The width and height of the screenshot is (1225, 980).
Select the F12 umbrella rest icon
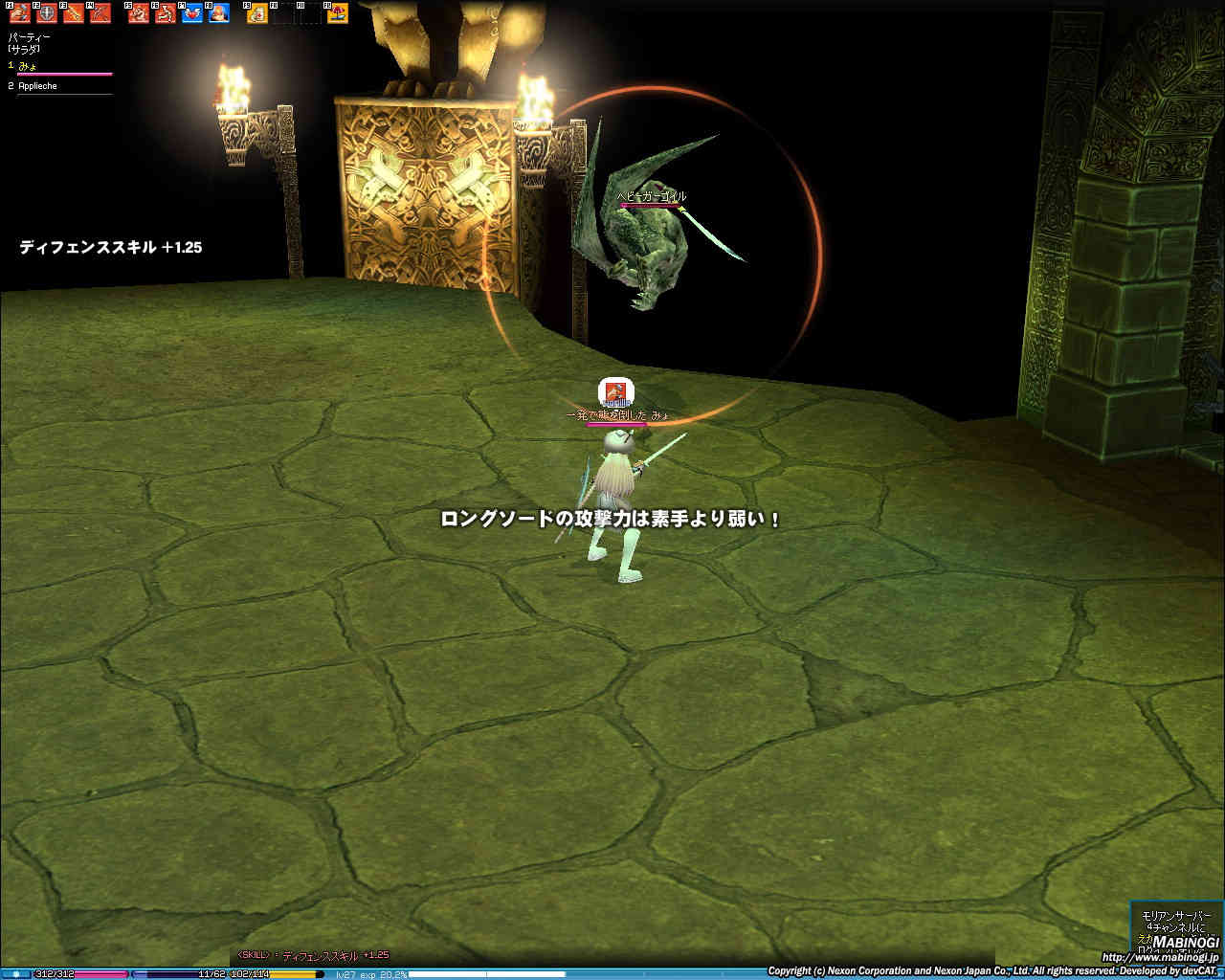click(x=338, y=13)
